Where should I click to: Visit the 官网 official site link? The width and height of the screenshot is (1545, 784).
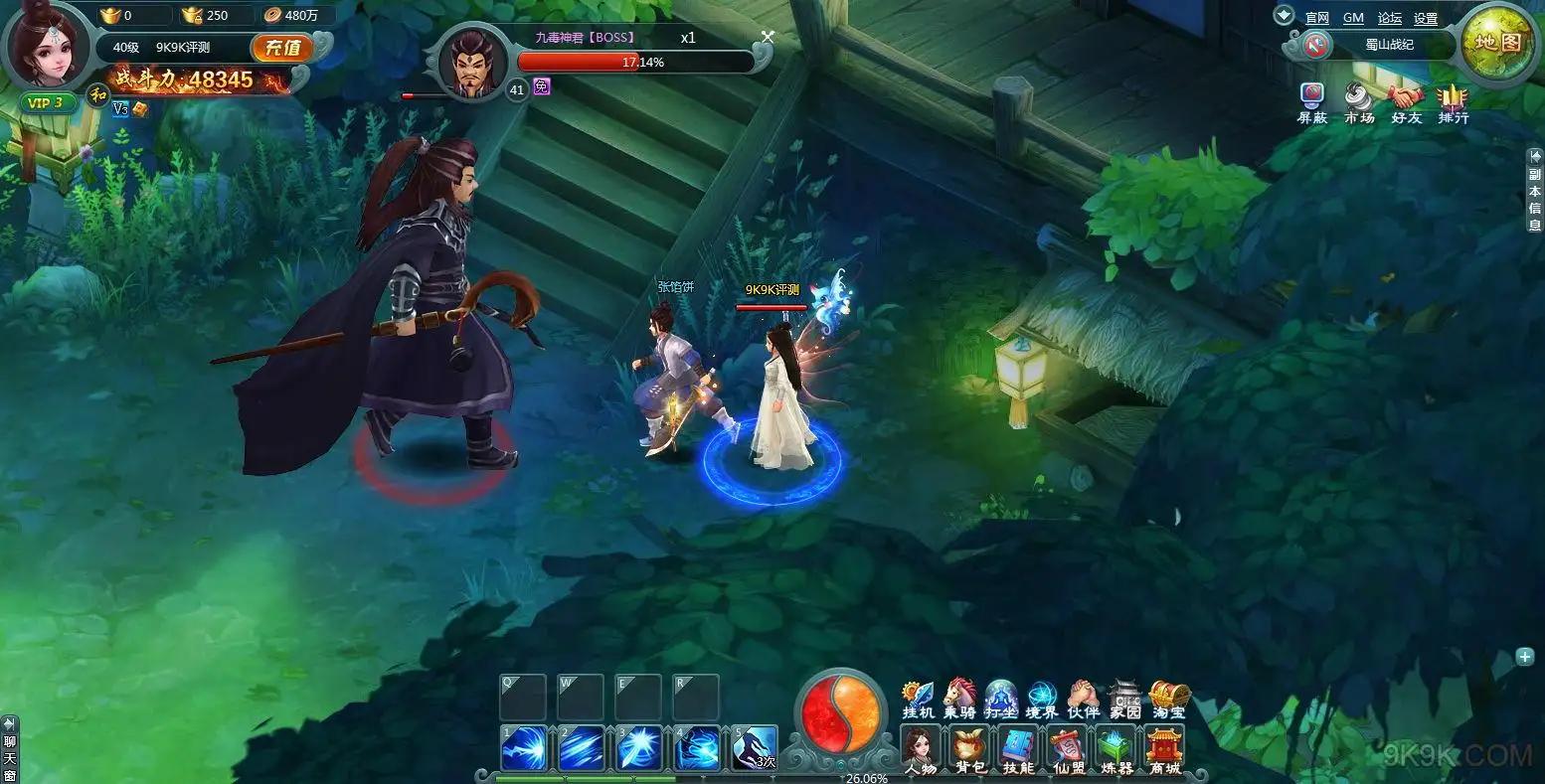[1317, 18]
